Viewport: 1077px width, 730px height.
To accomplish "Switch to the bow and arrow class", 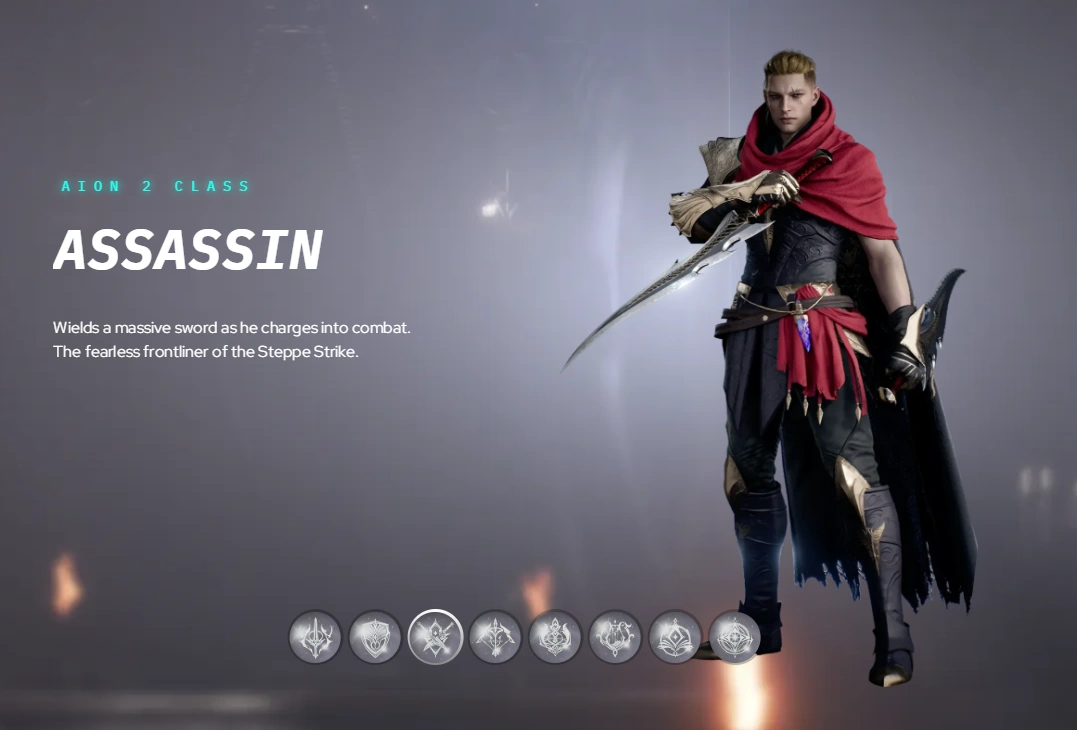I will [495, 637].
